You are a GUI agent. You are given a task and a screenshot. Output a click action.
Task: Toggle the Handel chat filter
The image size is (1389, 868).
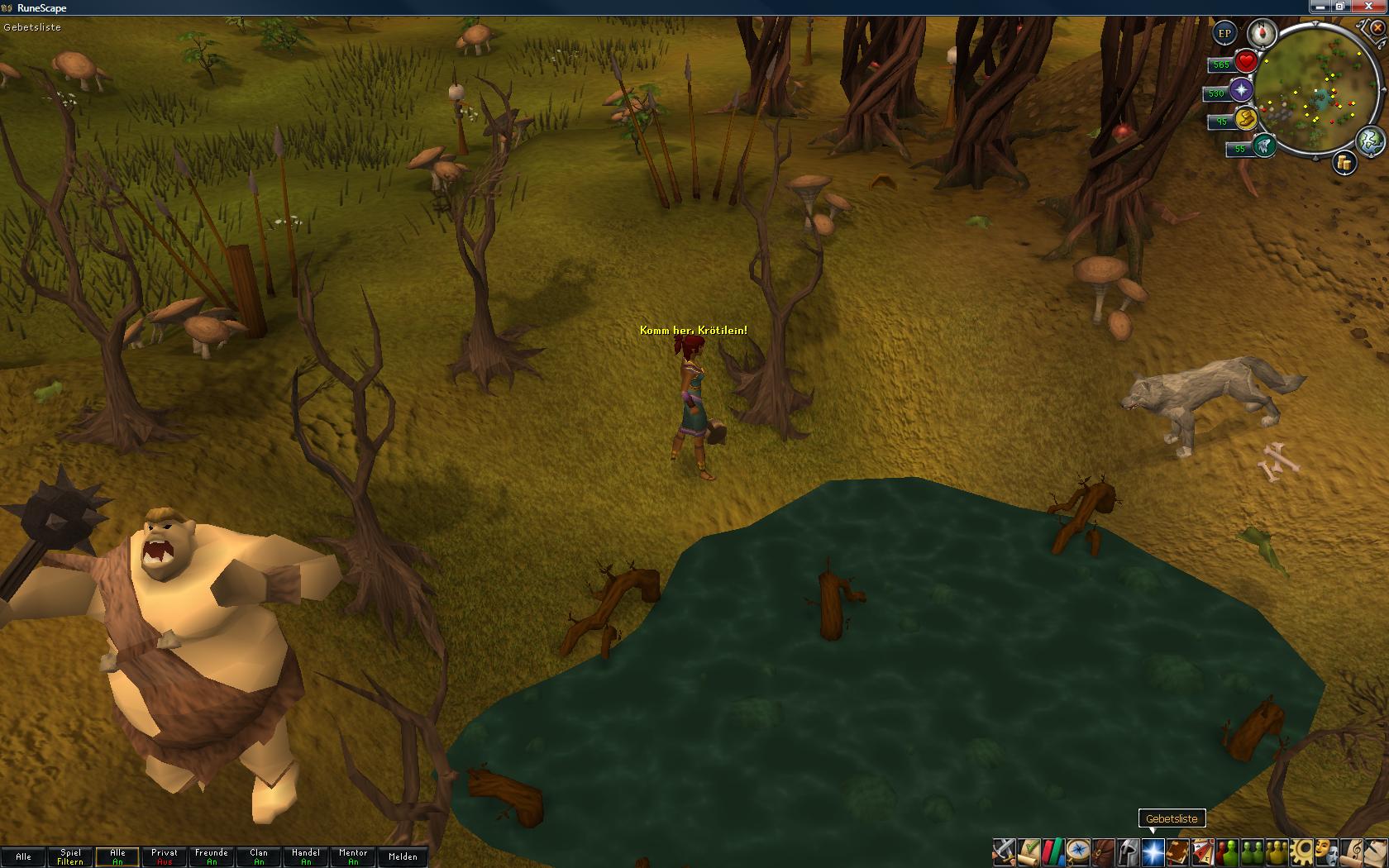tap(306, 856)
